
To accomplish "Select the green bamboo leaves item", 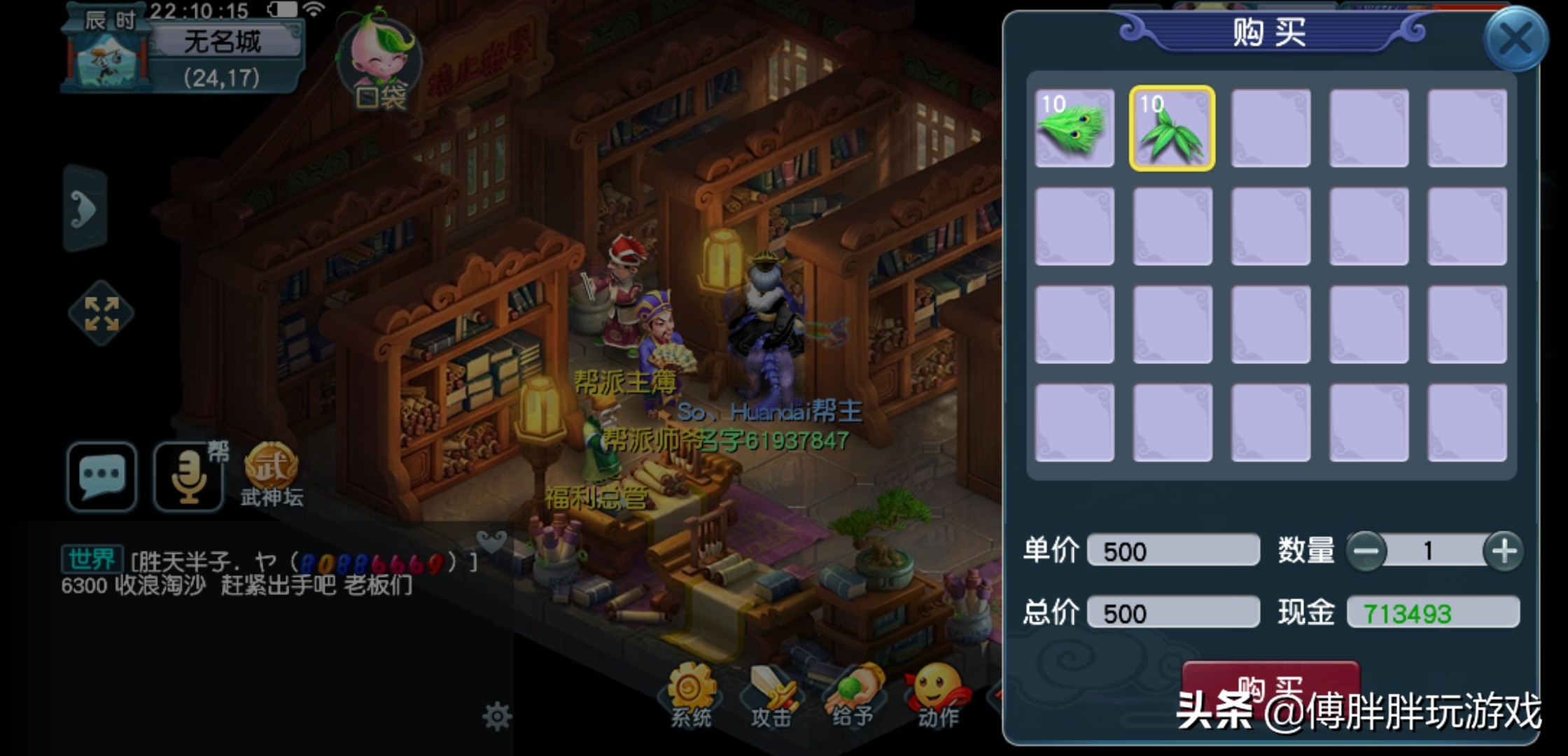I will (x=1172, y=128).
